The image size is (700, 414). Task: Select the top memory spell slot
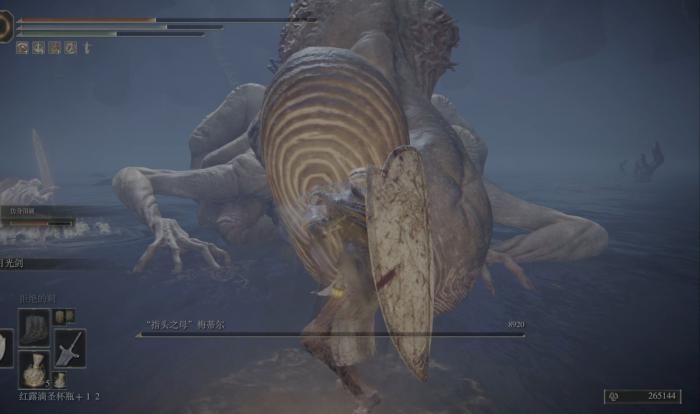pyautogui.click(x=35, y=326)
